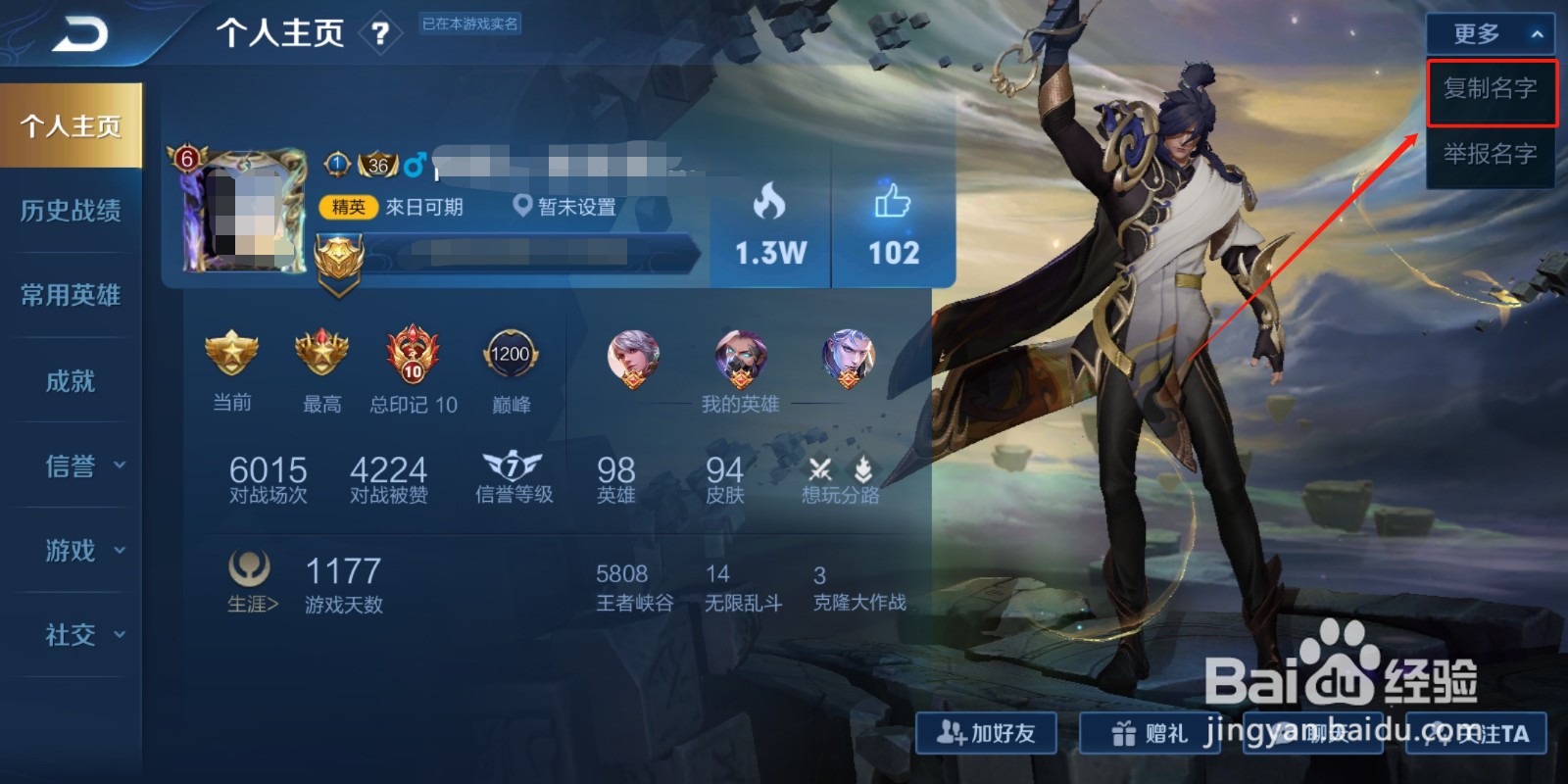Switch to the 历史战绩 tab
1568x784 pixels.
point(71,211)
